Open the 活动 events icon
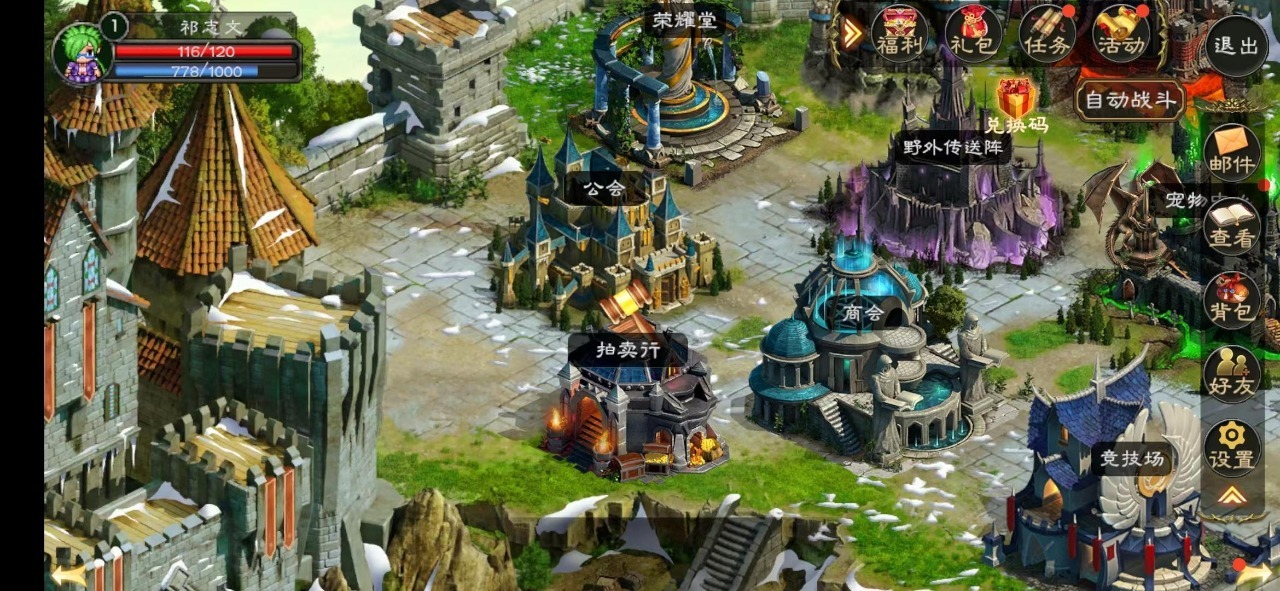The image size is (1280, 591). (x=1120, y=34)
